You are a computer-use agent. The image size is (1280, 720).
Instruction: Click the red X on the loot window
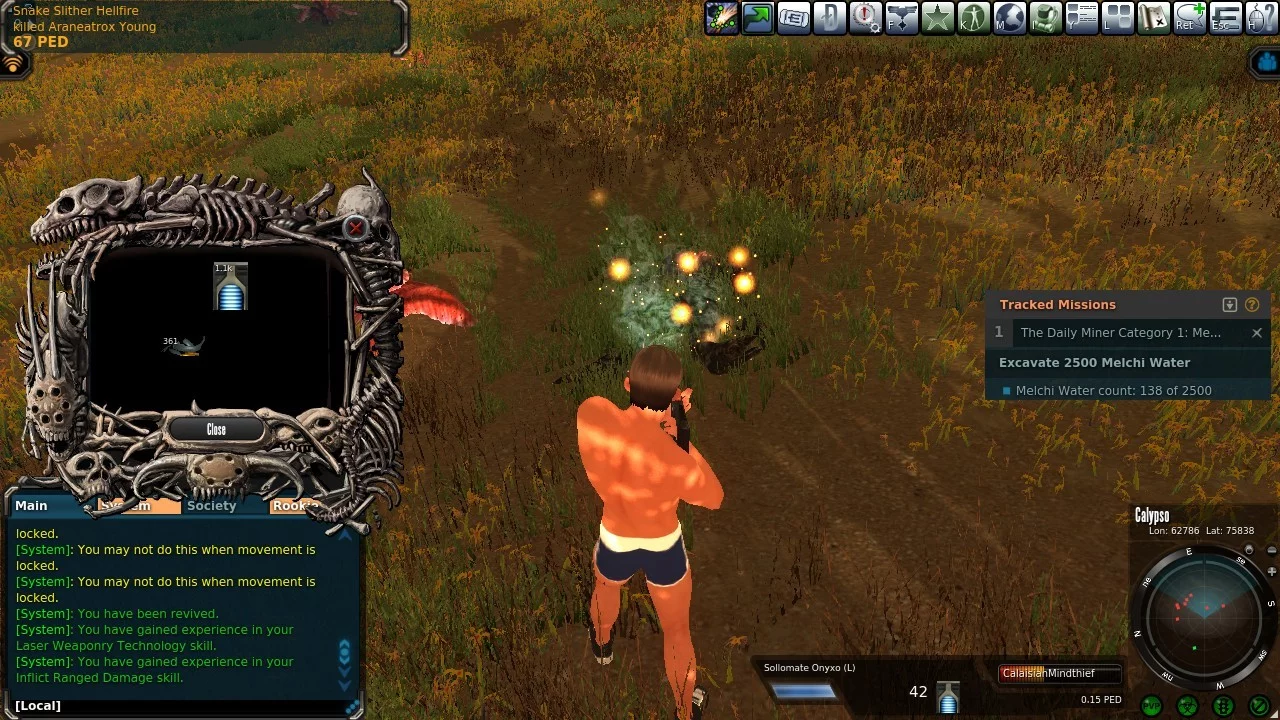pyautogui.click(x=355, y=228)
